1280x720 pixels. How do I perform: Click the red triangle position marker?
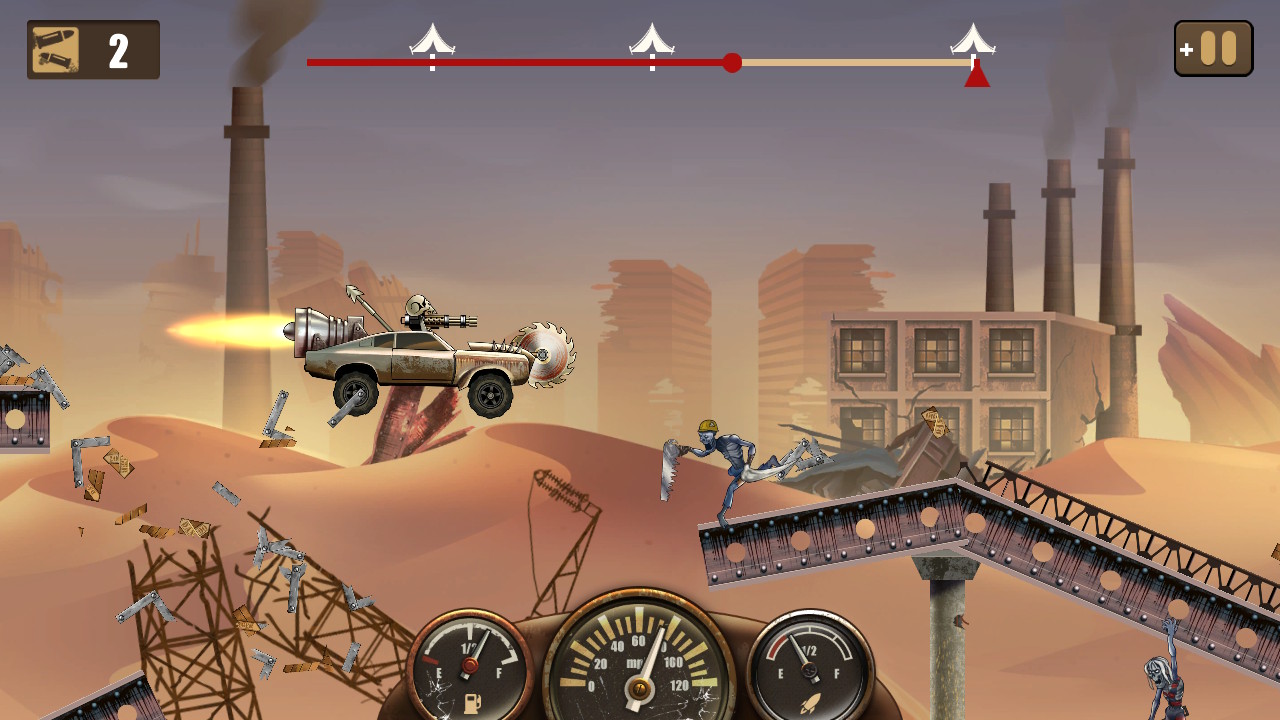[976, 74]
